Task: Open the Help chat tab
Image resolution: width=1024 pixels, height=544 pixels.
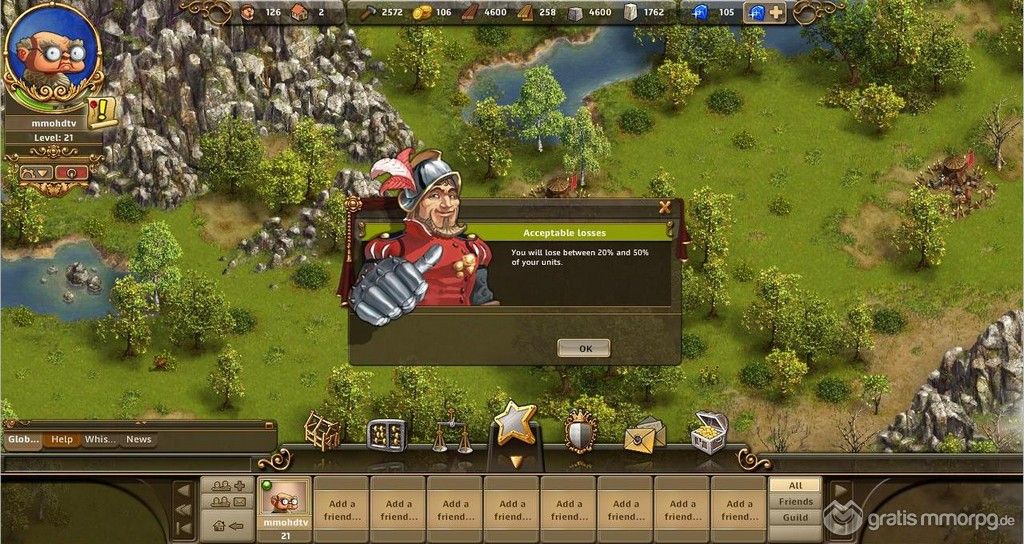Action: click(62, 439)
